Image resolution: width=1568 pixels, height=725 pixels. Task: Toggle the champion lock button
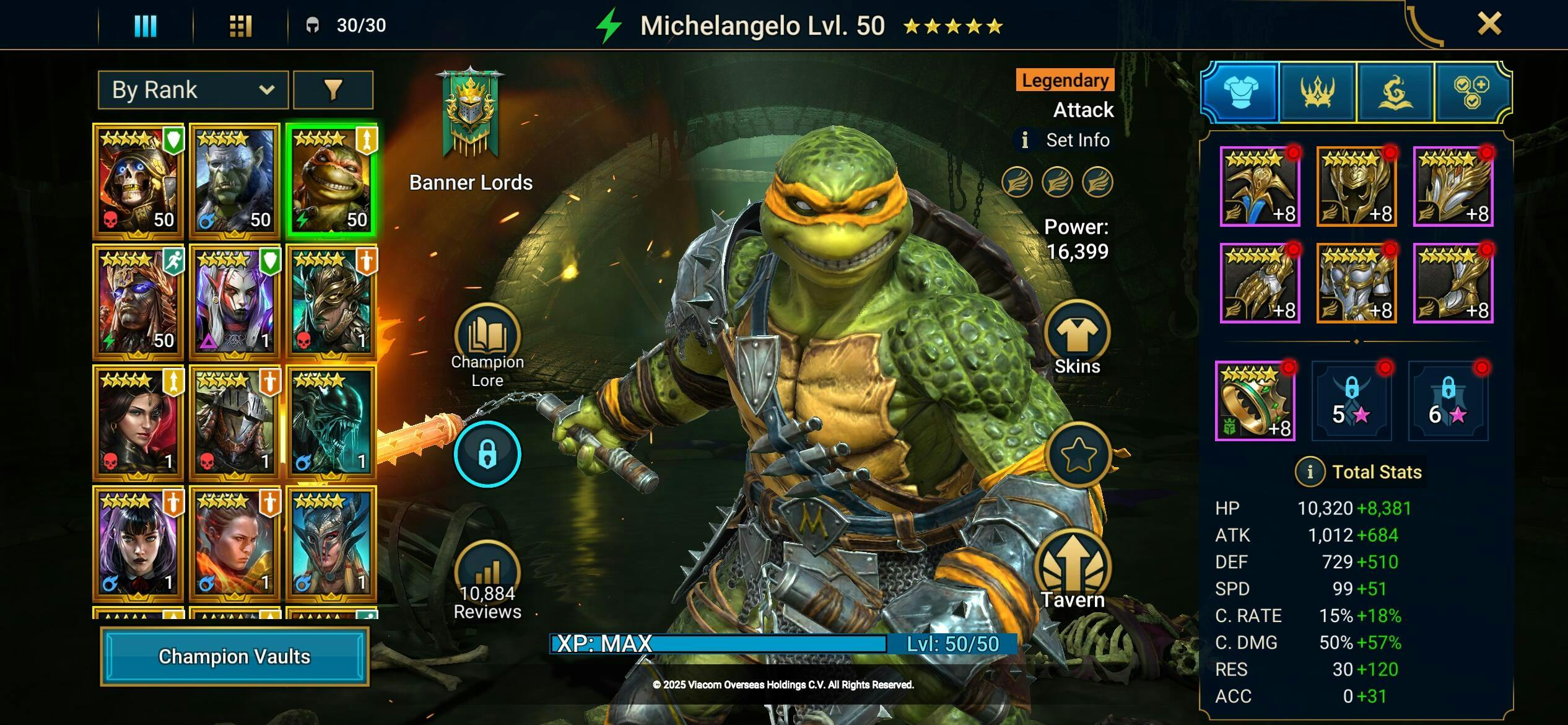[487, 454]
